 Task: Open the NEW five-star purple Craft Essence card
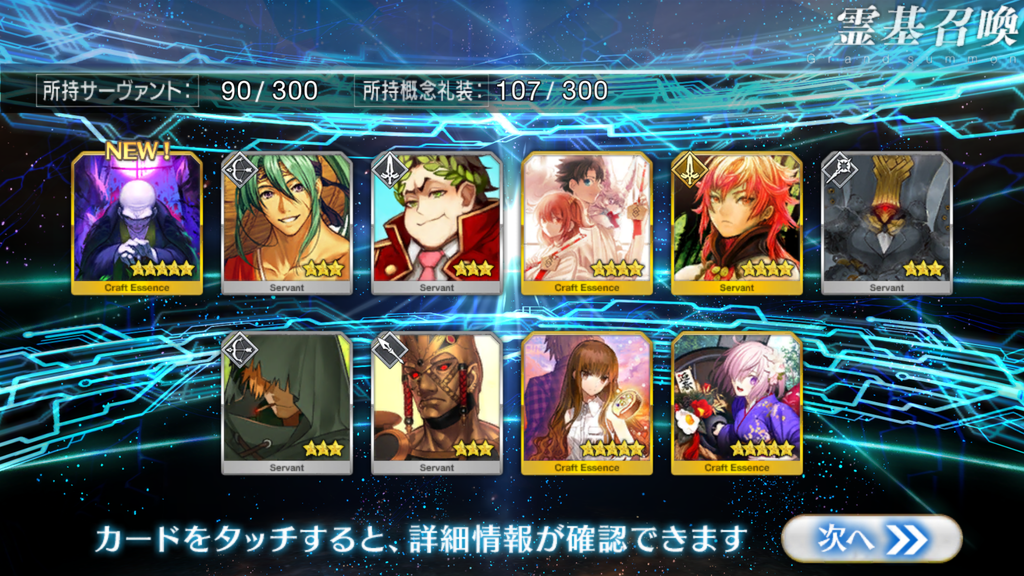pyautogui.click(x=138, y=223)
